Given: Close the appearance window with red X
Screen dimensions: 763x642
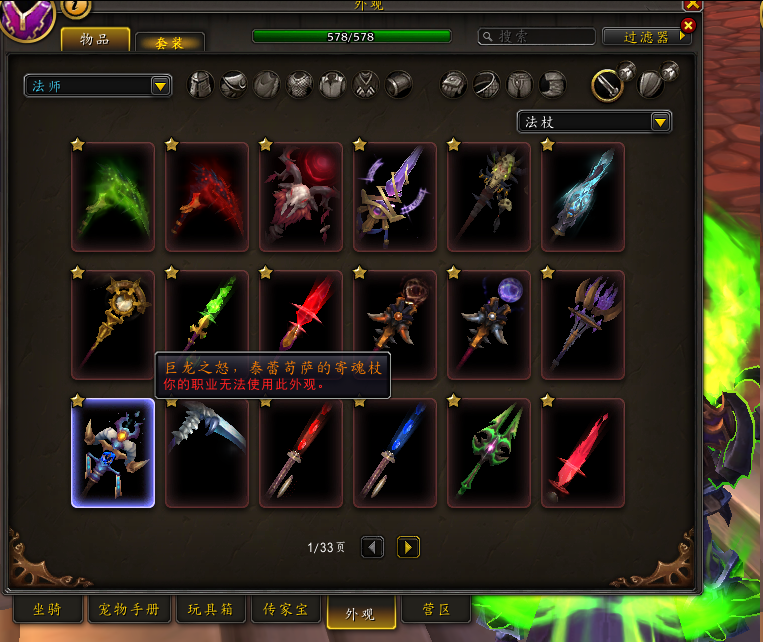Looking at the screenshot, I should [688, 25].
